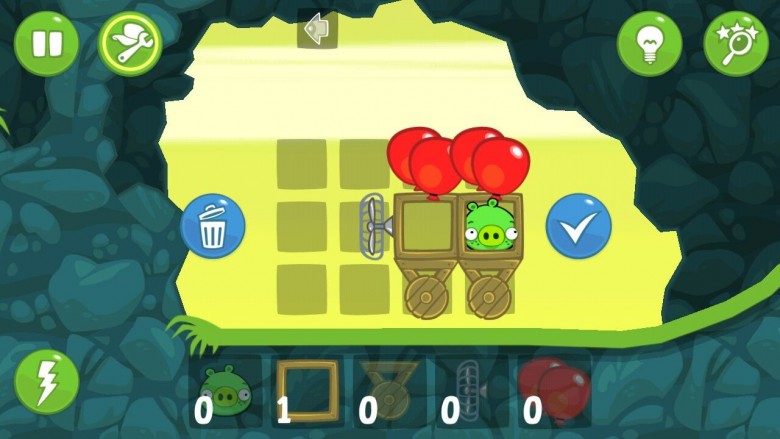Click the arrow tab above the build grid
Screen dimensions: 780x439
tap(317, 30)
